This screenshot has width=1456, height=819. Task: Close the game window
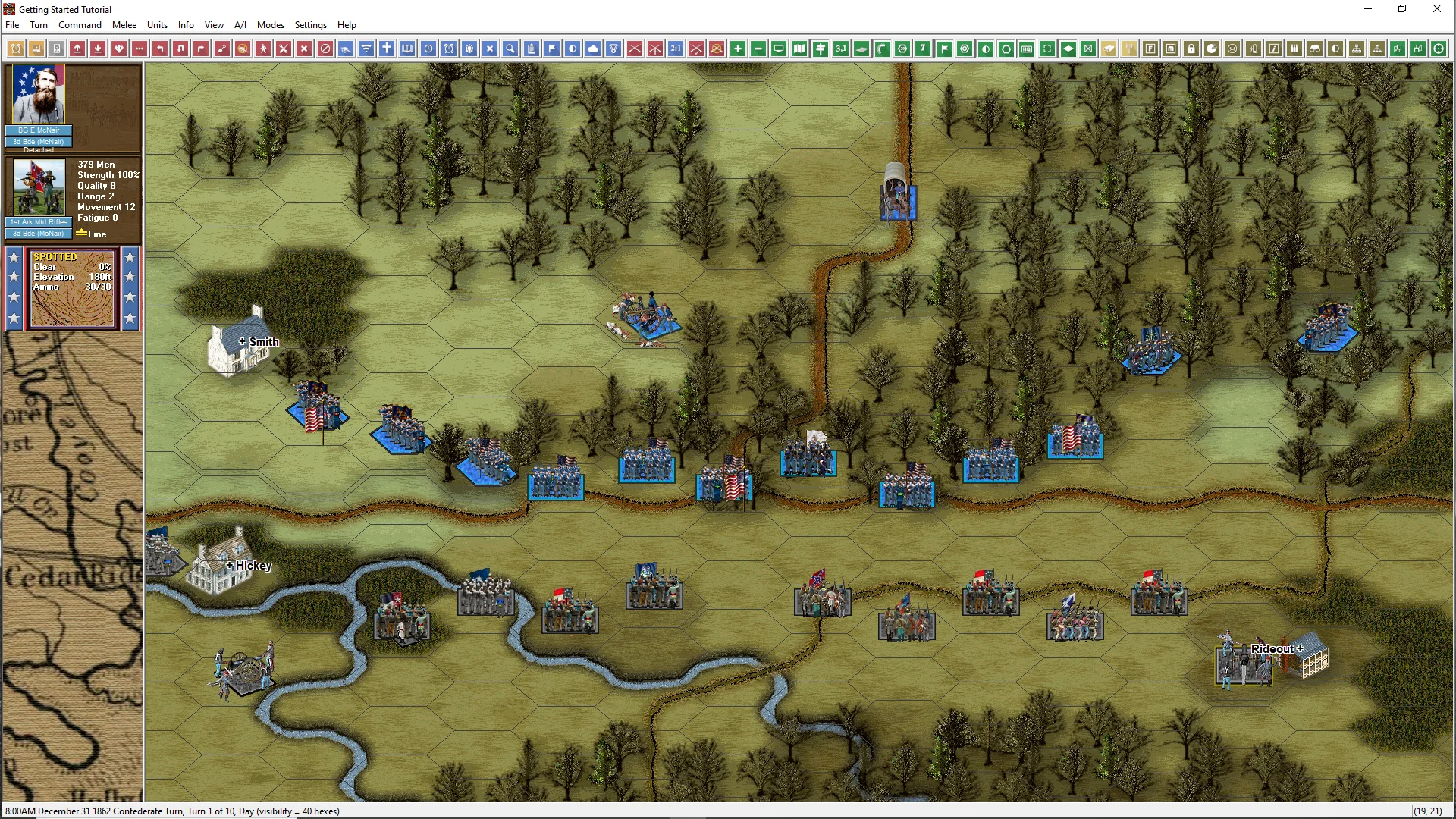pos(1436,9)
